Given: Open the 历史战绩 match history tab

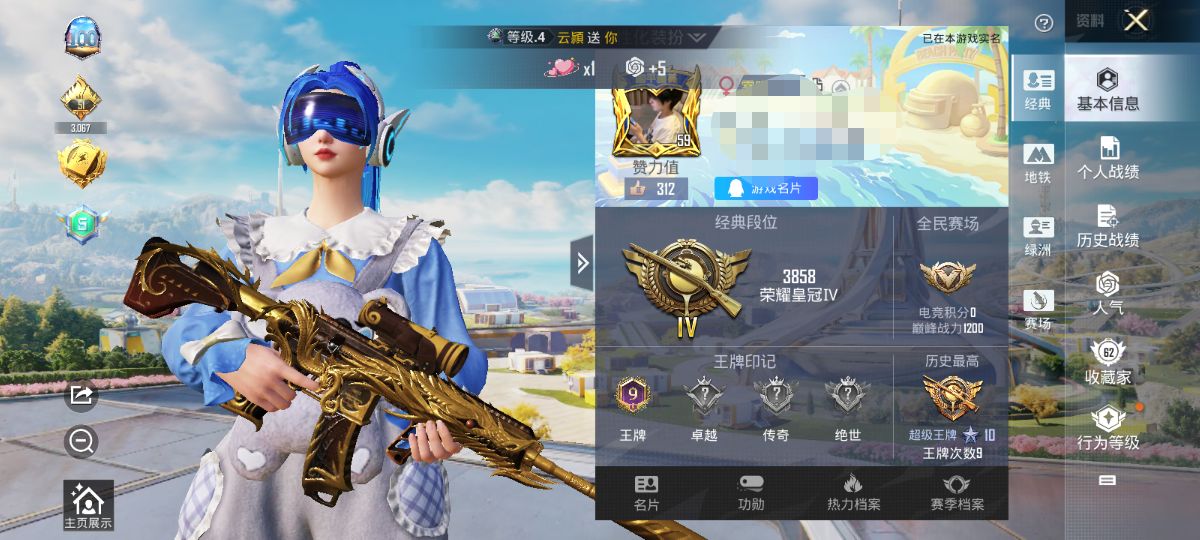Looking at the screenshot, I should (1108, 226).
